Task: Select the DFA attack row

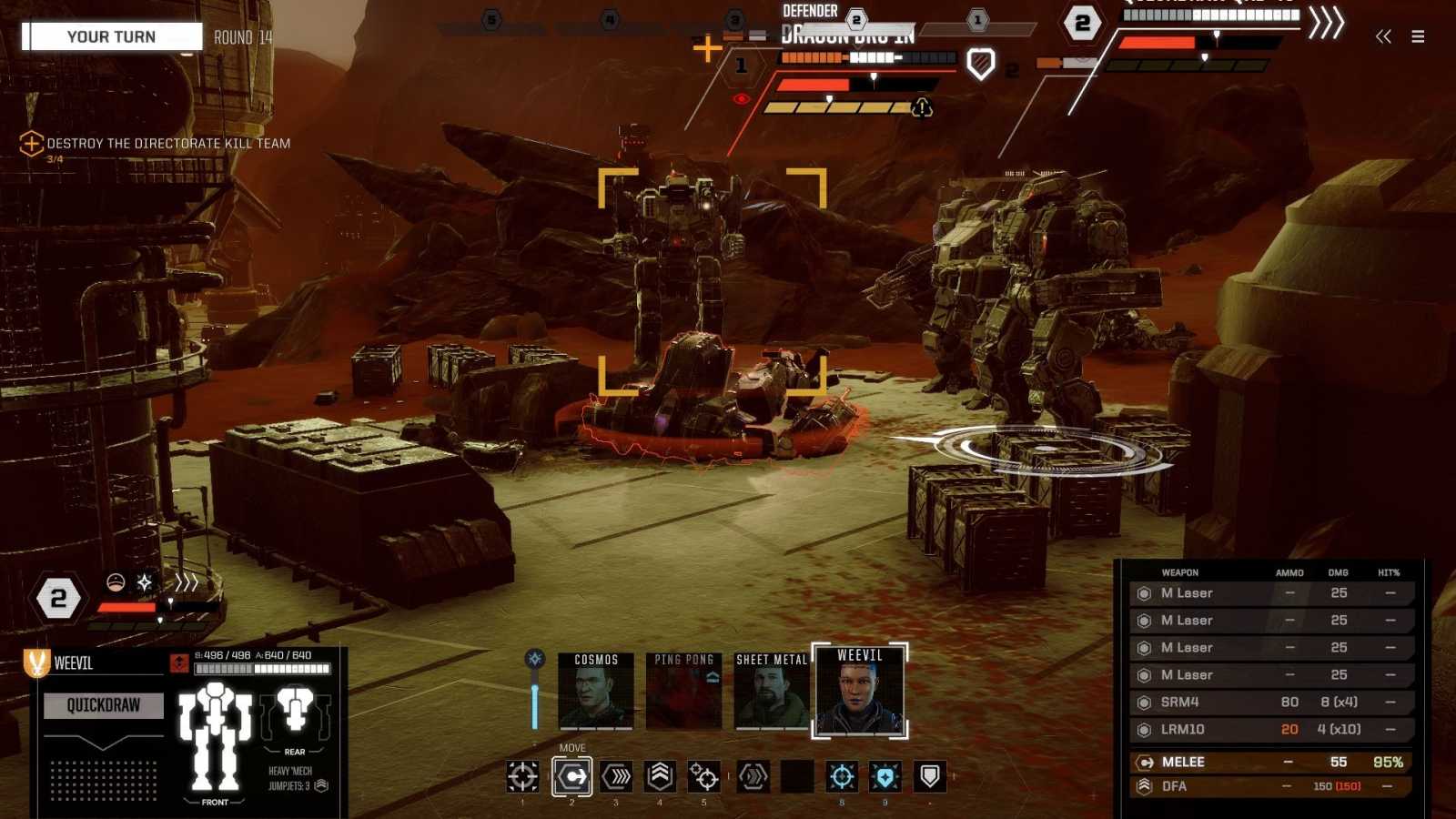Action: tap(1271, 786)
